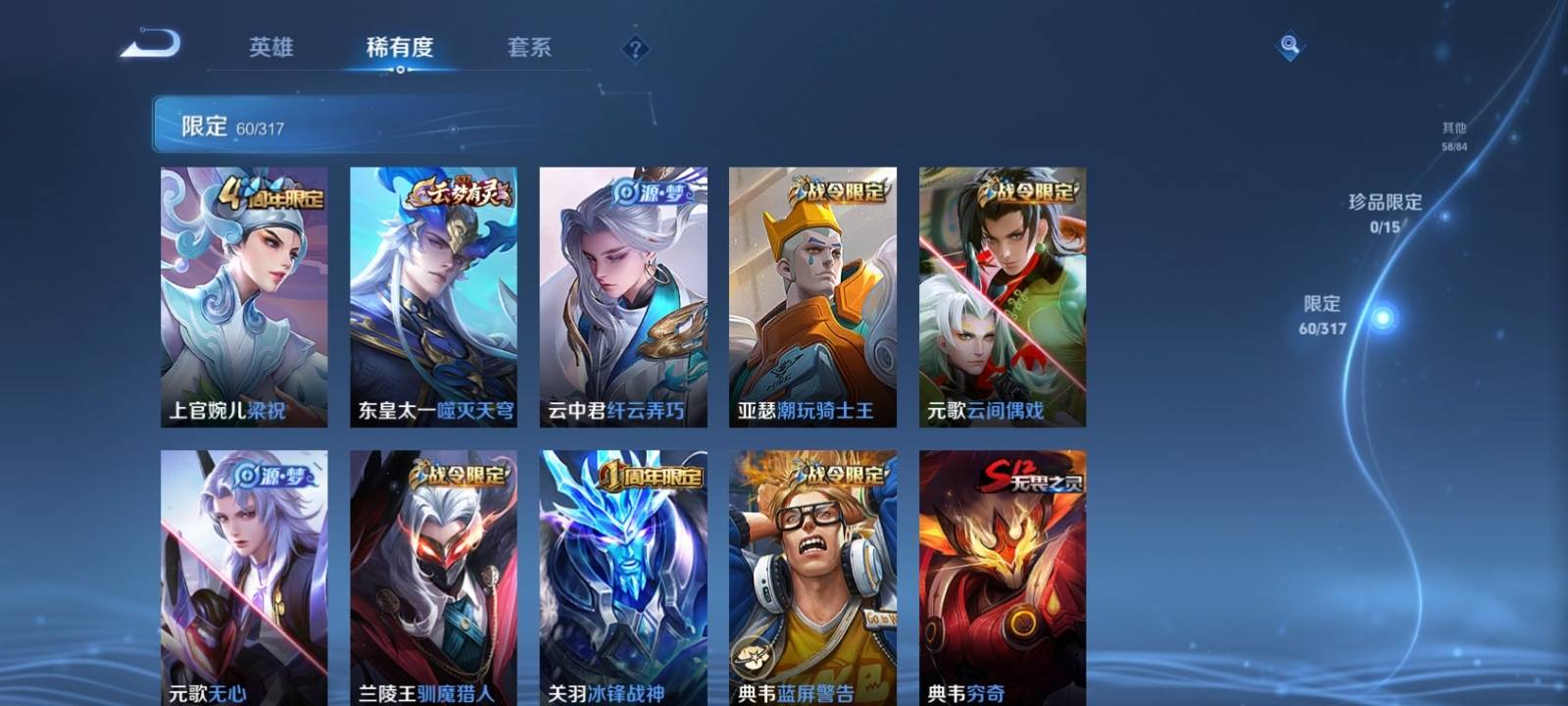Switch to the 英雄 tab
Screen dimensions: 1568x706
(x=270, y=47)
